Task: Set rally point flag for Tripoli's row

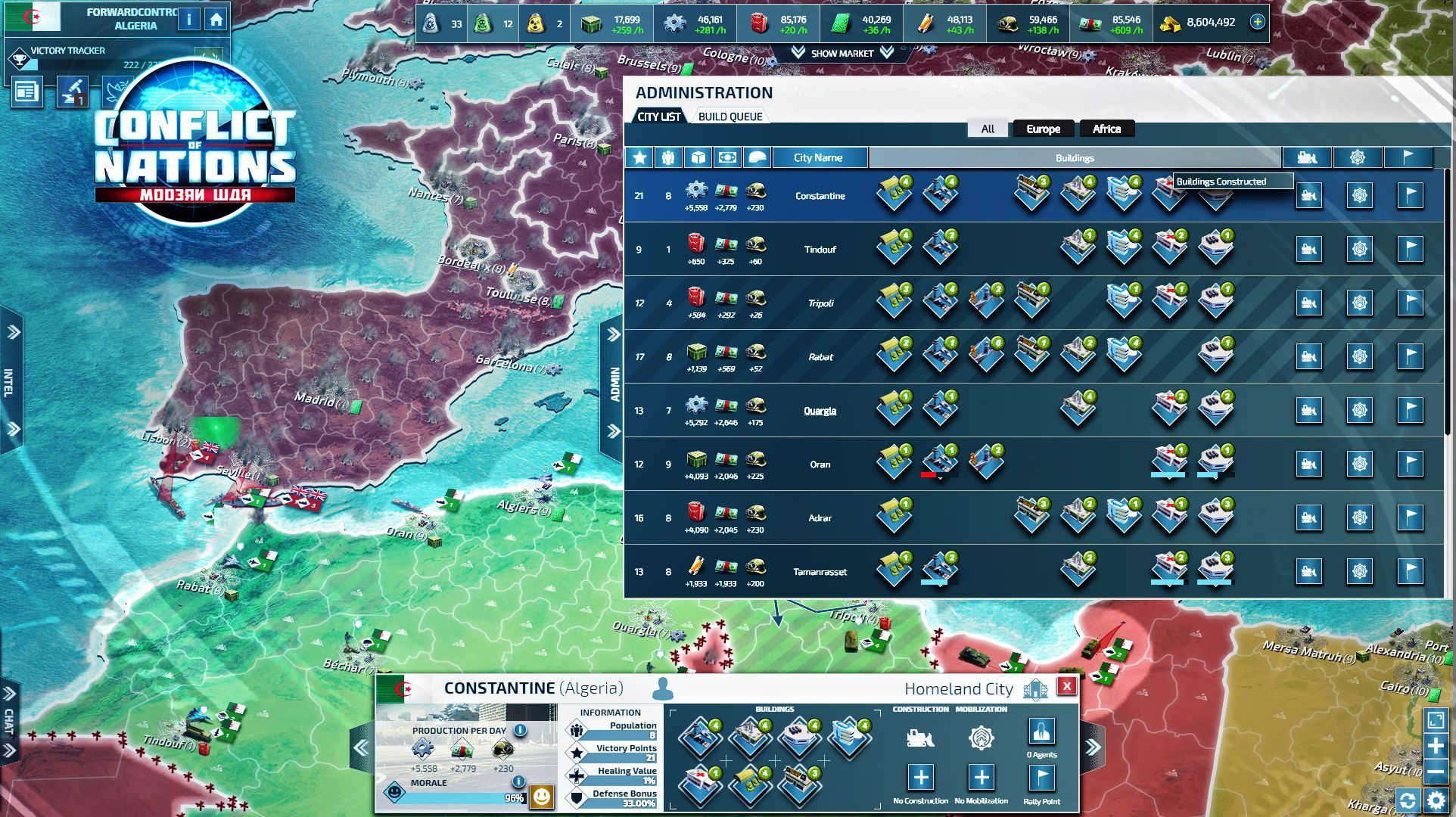Action: pyautogui.click(x=1409, y=303)
